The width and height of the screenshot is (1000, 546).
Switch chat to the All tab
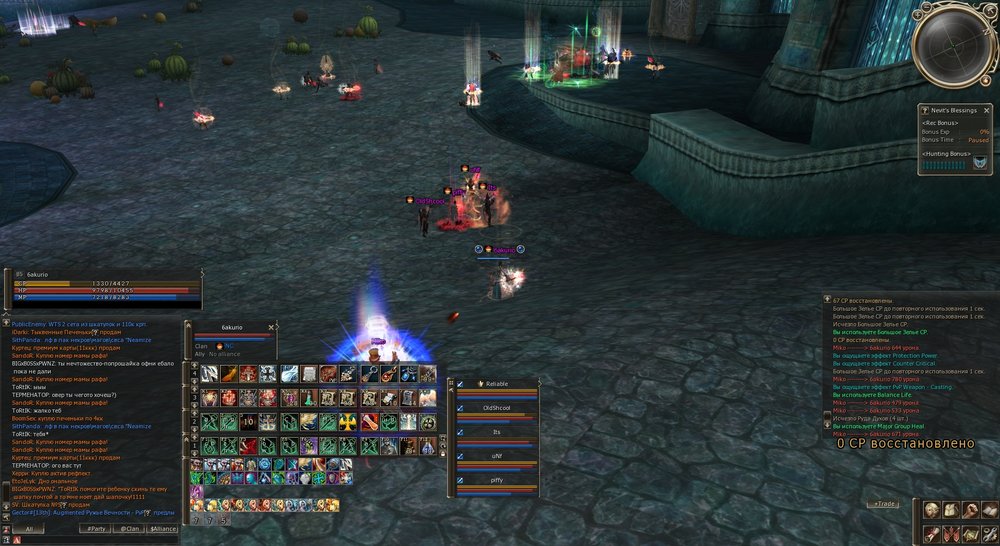pos(29,528)
